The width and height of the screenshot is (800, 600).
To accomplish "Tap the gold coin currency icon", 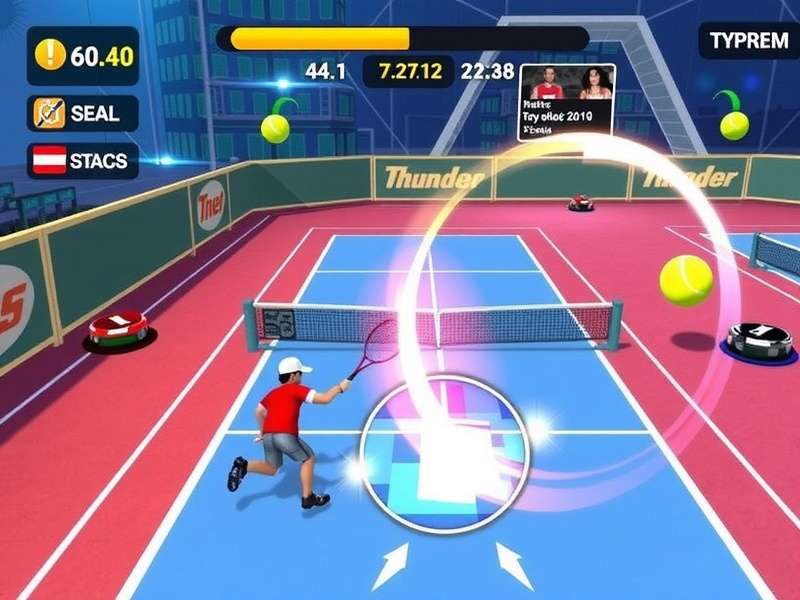I will pyautogui.click(x=49, y=55).
